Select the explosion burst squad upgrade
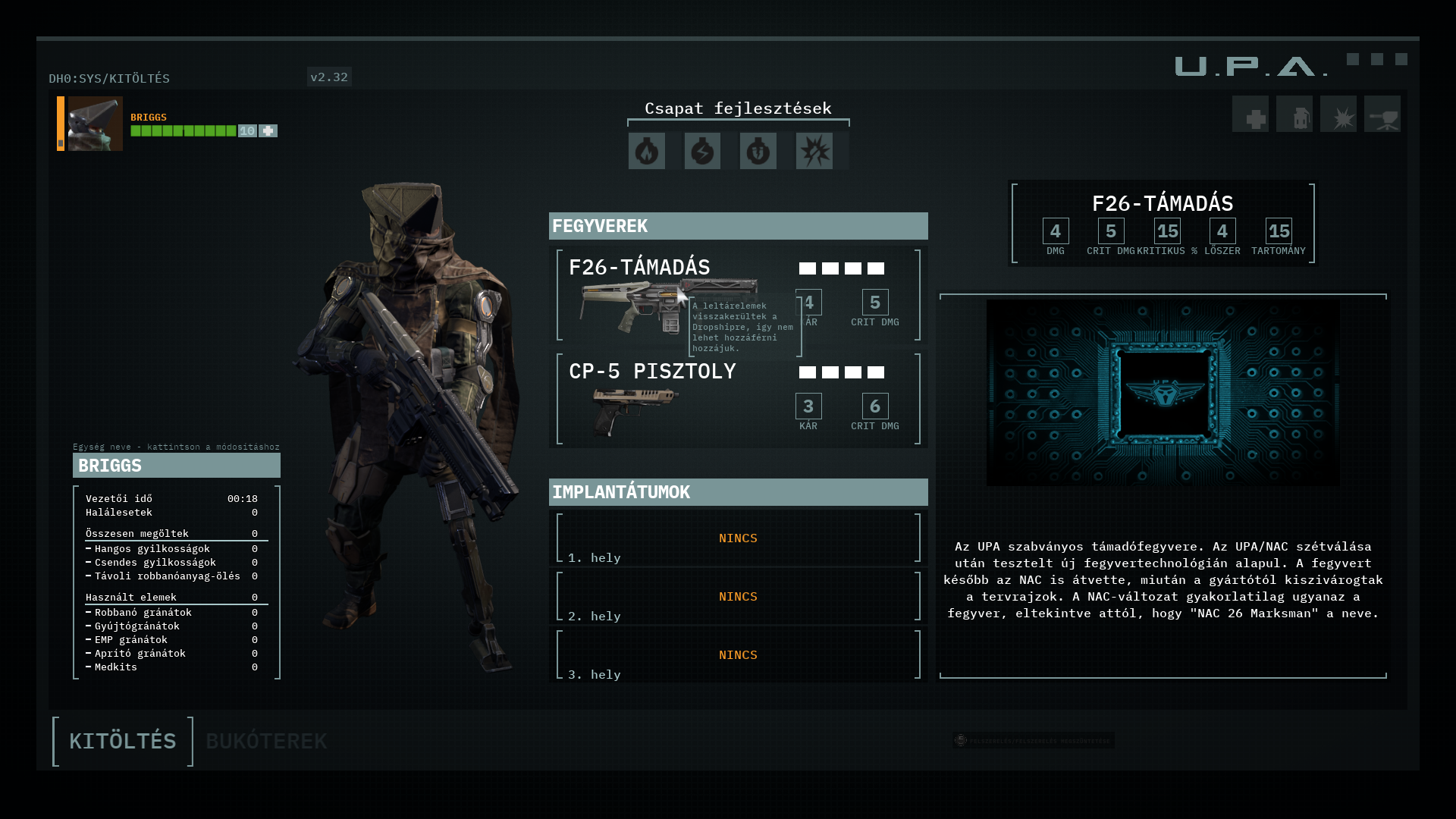This screenshot has height=819, width=1456. [x=814, y=151]
